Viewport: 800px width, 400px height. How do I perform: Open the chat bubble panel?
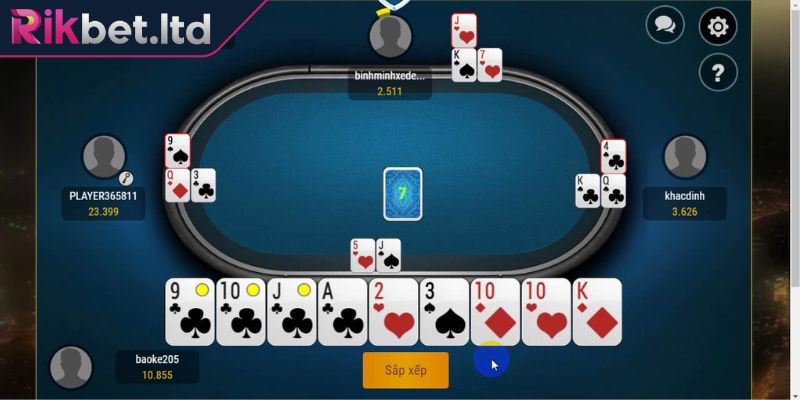tap(664, 24)
